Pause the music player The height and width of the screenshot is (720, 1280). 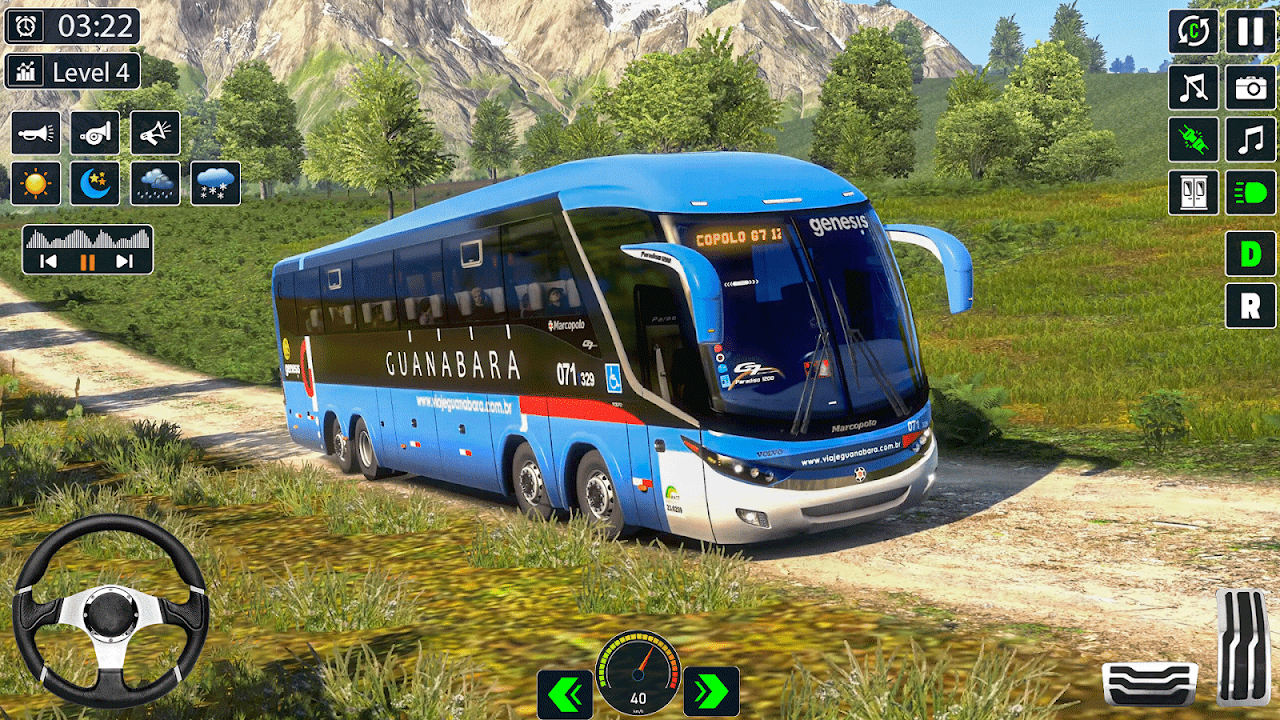pyautogui.click(x=87, y=262)
